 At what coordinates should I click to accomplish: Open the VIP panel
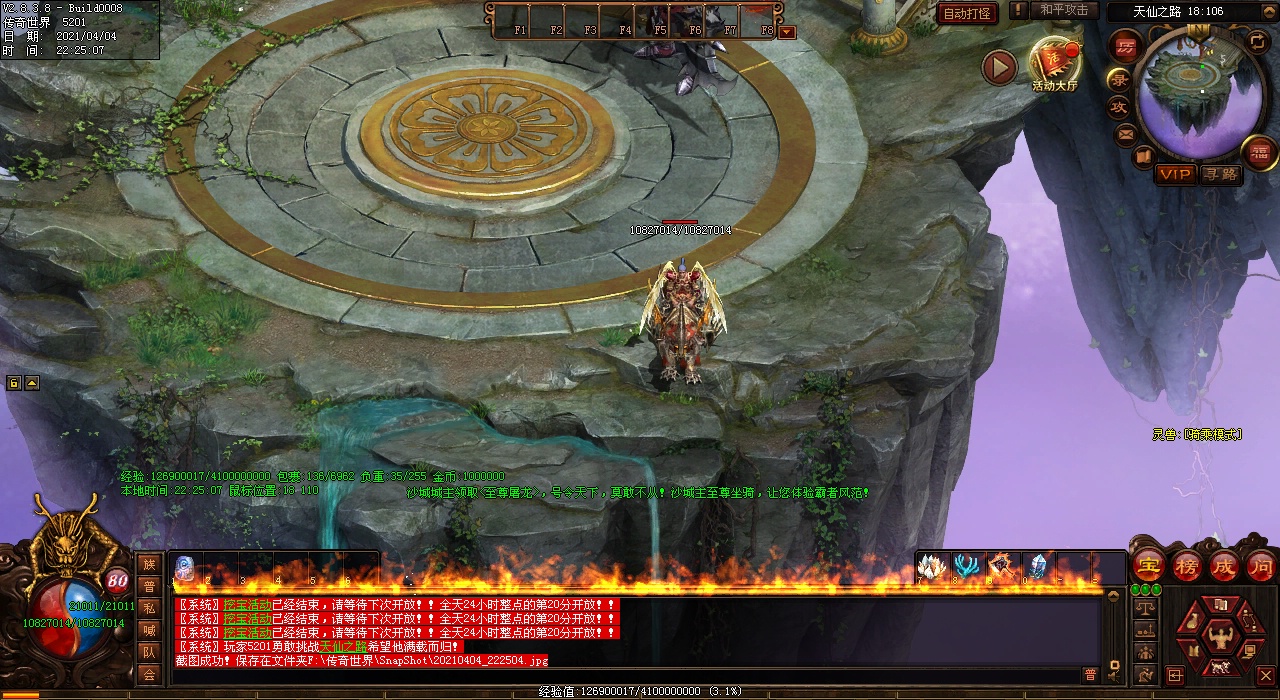tap(1175, 174)
